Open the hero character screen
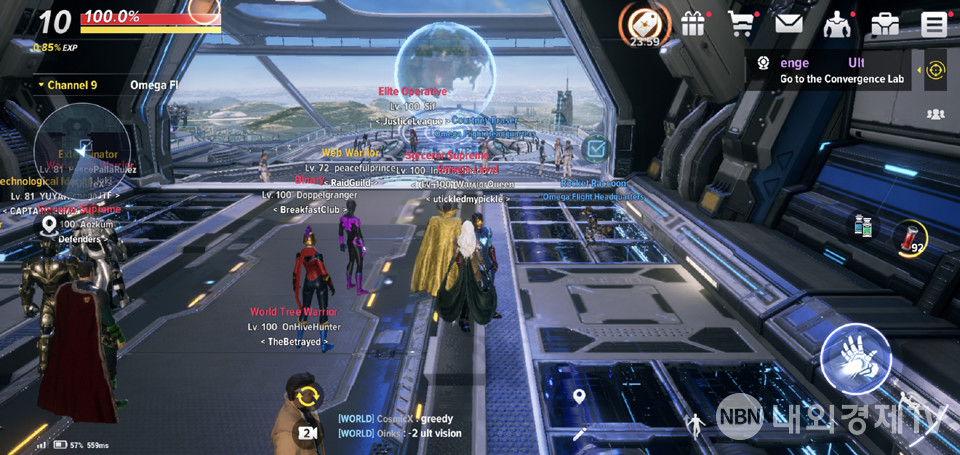 (x=836, y=24)
